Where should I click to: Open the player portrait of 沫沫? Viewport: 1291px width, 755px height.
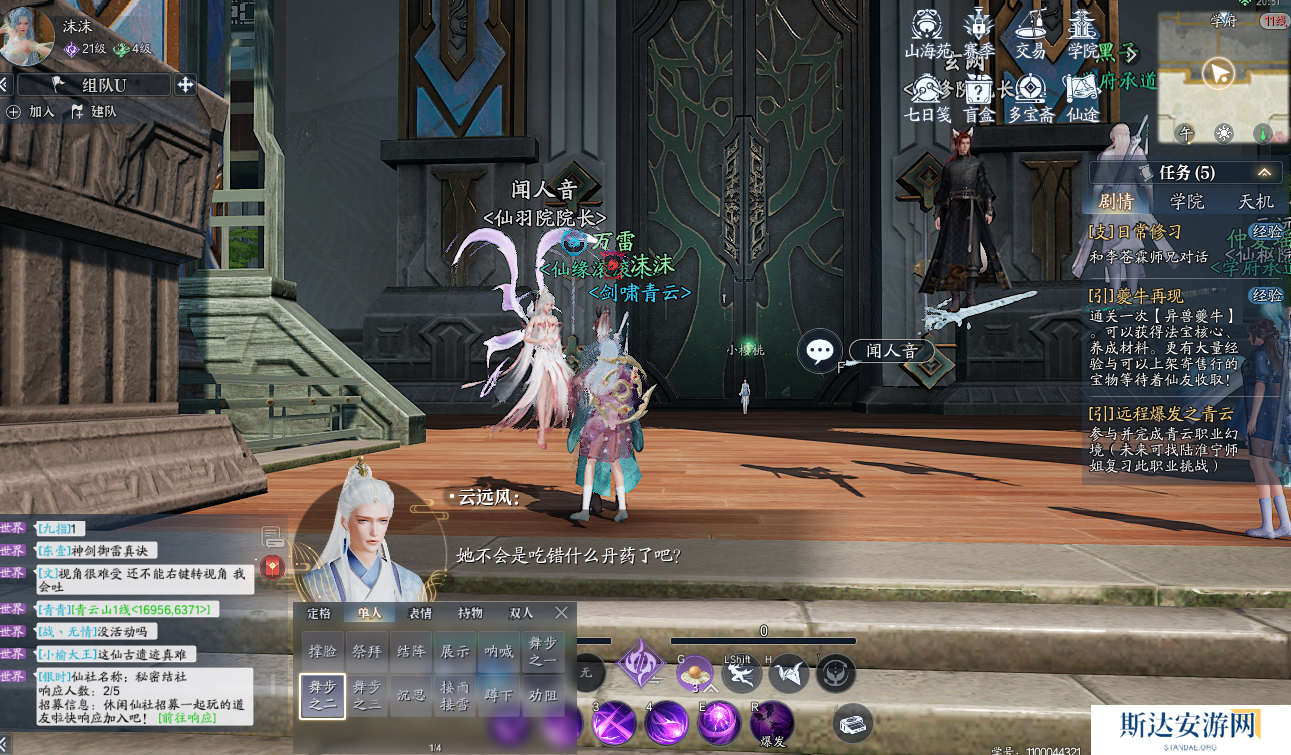point(27,37)
